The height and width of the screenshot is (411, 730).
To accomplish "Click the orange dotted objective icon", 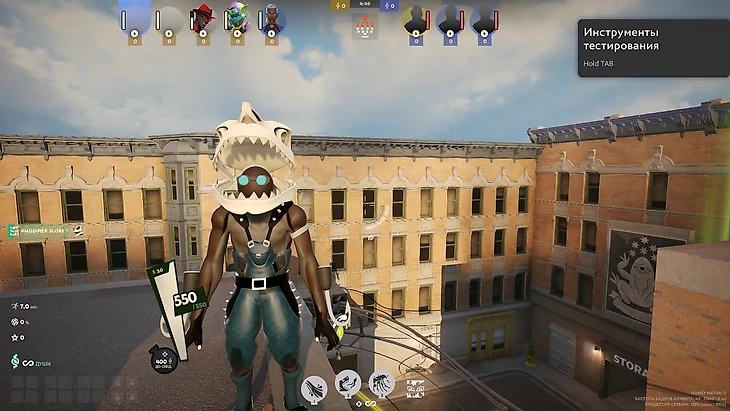I will (365, 25).
